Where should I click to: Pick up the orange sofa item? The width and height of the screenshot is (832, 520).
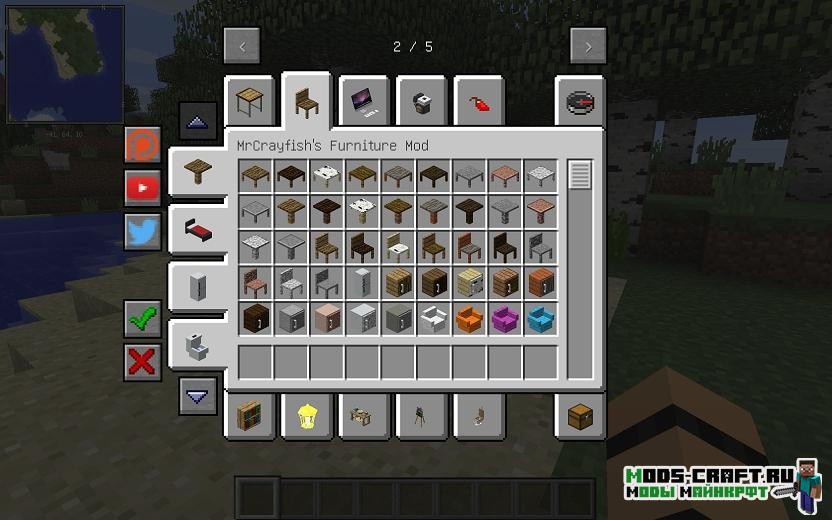[469, 319]
